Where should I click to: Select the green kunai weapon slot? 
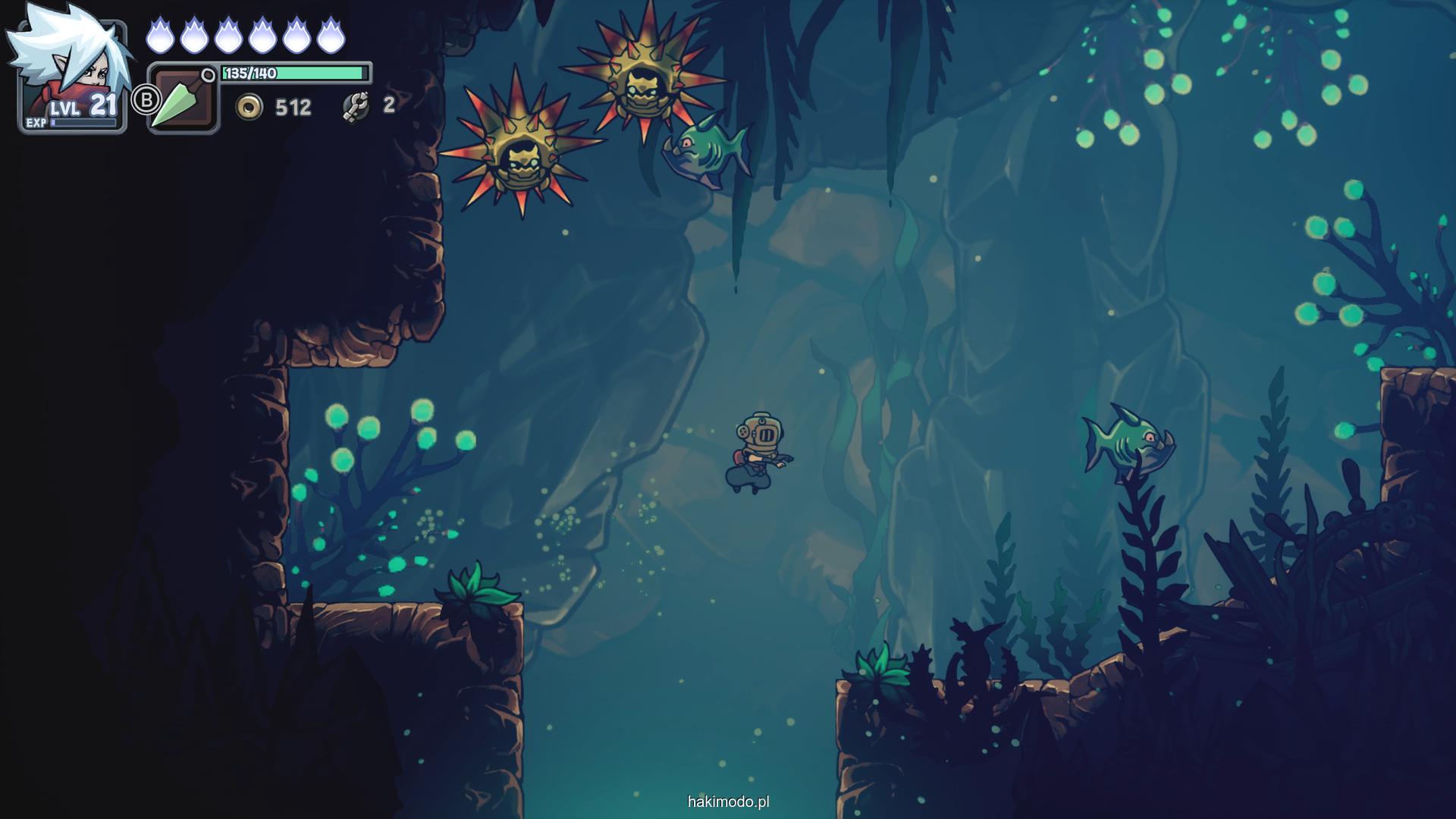coord(183,100)
